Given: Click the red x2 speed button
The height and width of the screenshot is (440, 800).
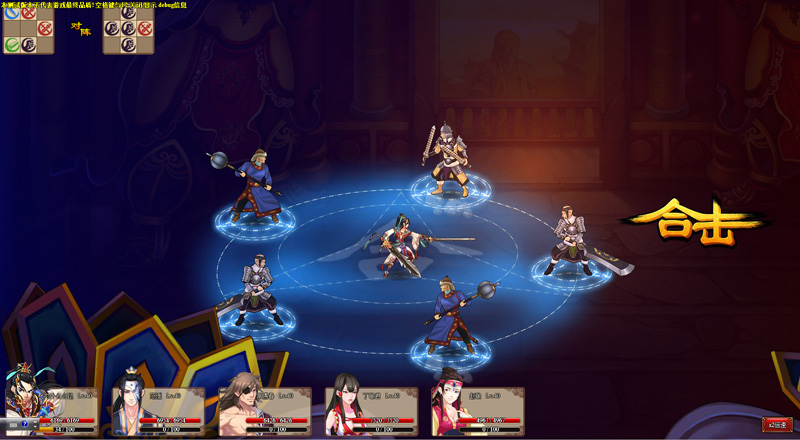Looking at the screenshot, I should [x=776, y=424].
